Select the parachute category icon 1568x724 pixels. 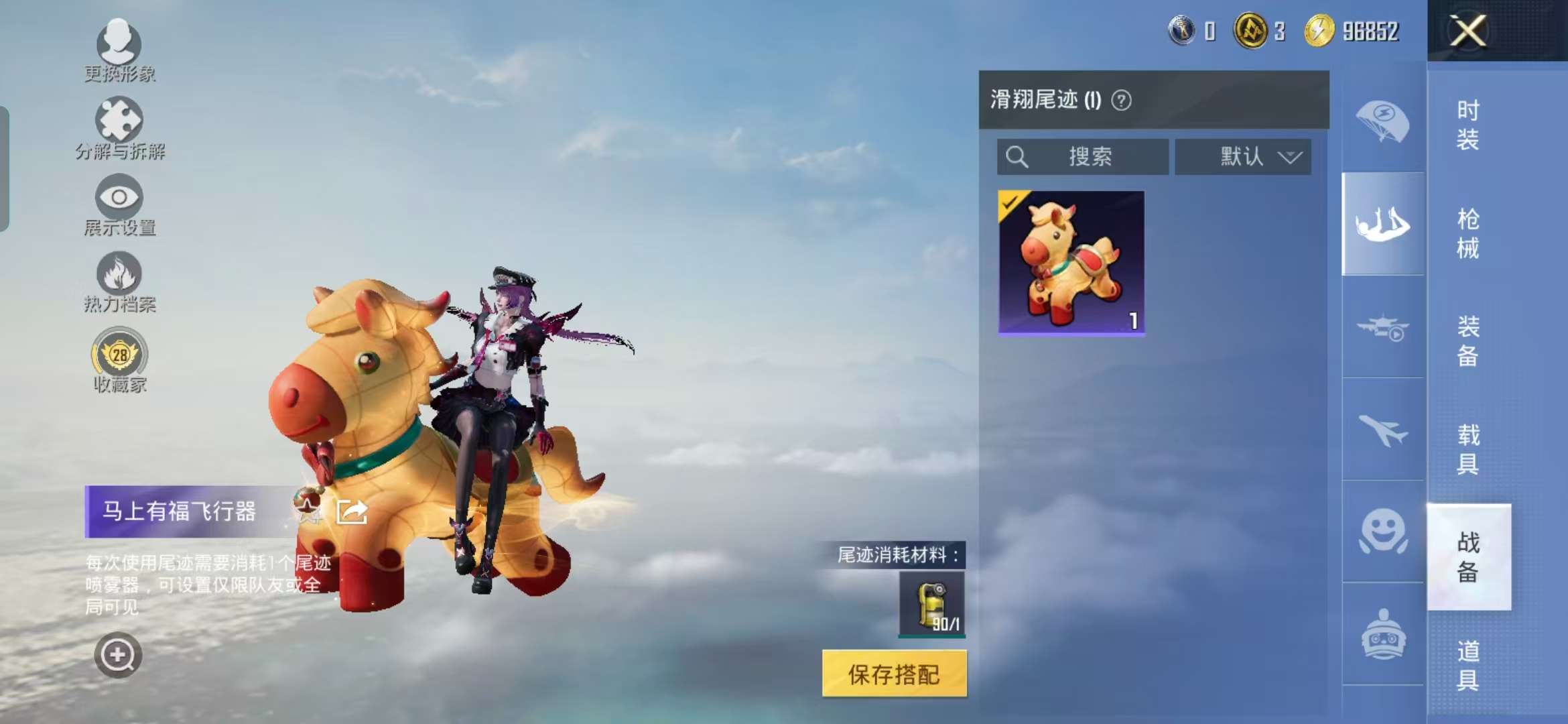(1382, 119)
